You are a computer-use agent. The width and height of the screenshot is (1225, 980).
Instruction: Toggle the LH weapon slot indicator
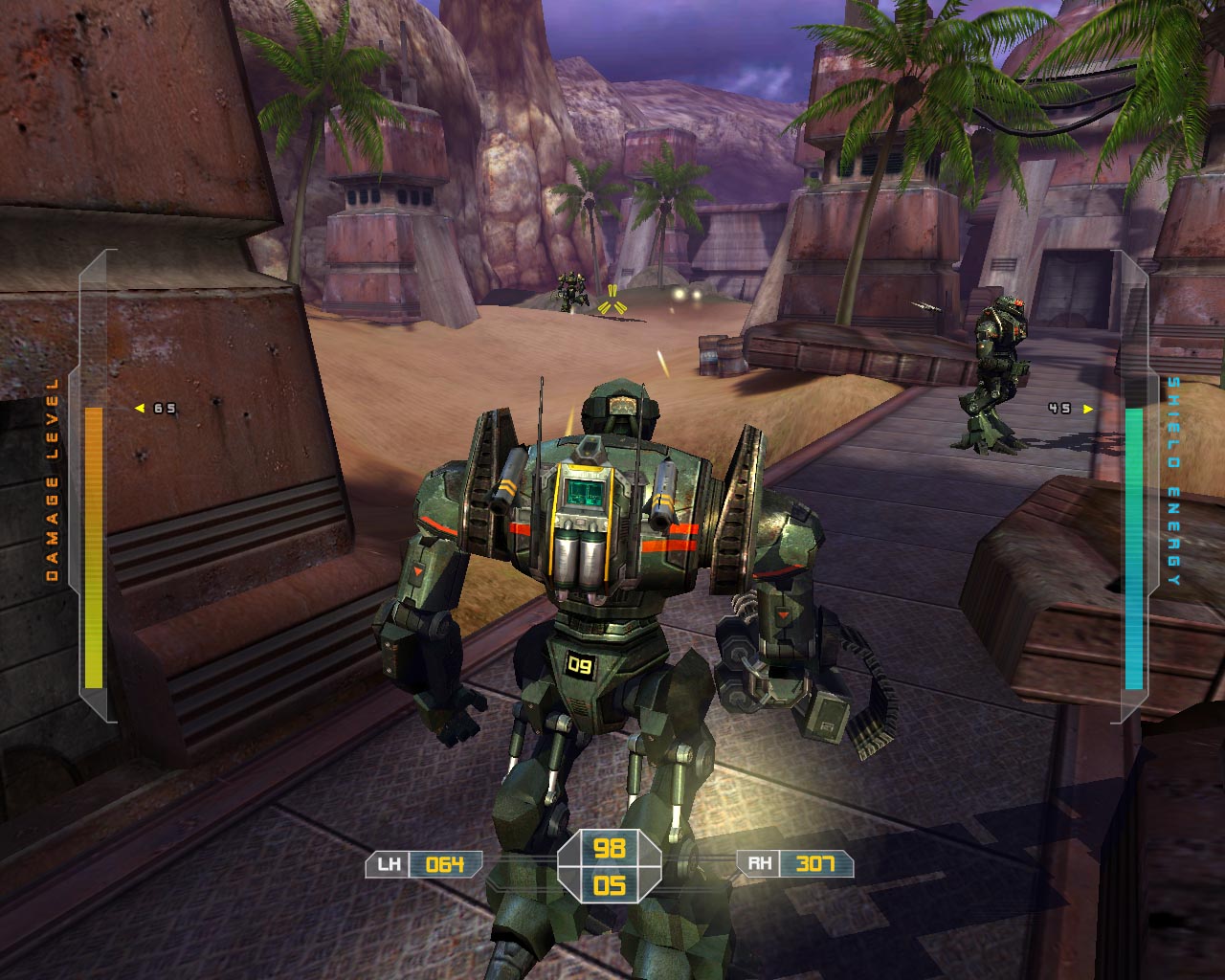tap(387, 862)
